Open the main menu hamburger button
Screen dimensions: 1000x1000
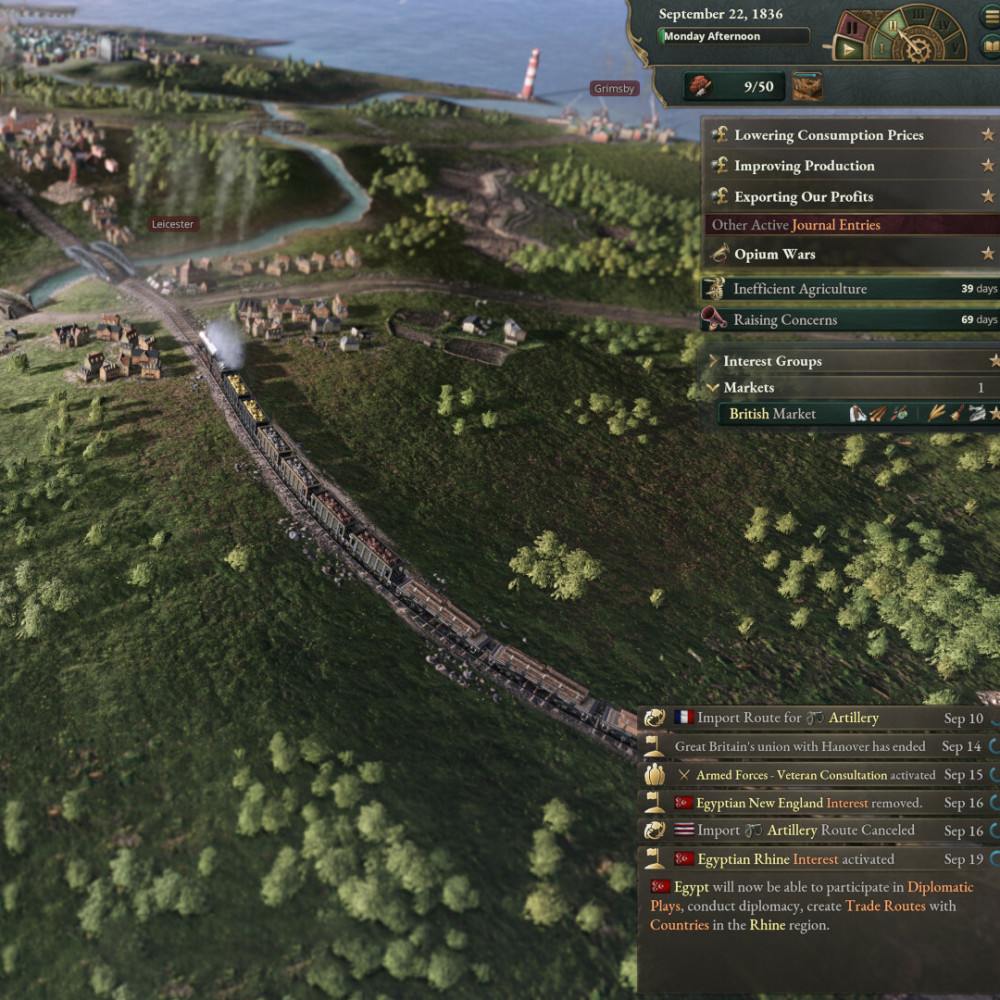pyautogui.click(x=991, y=16)
